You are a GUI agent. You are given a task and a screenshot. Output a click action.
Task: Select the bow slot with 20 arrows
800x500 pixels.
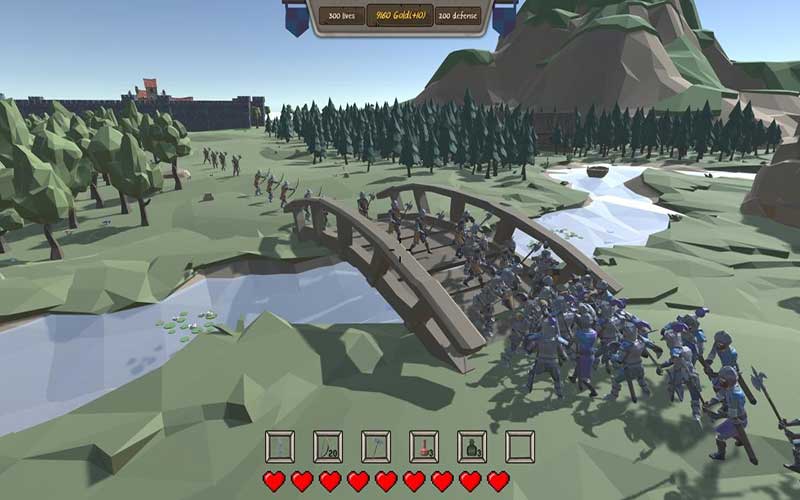pos(328,446)
